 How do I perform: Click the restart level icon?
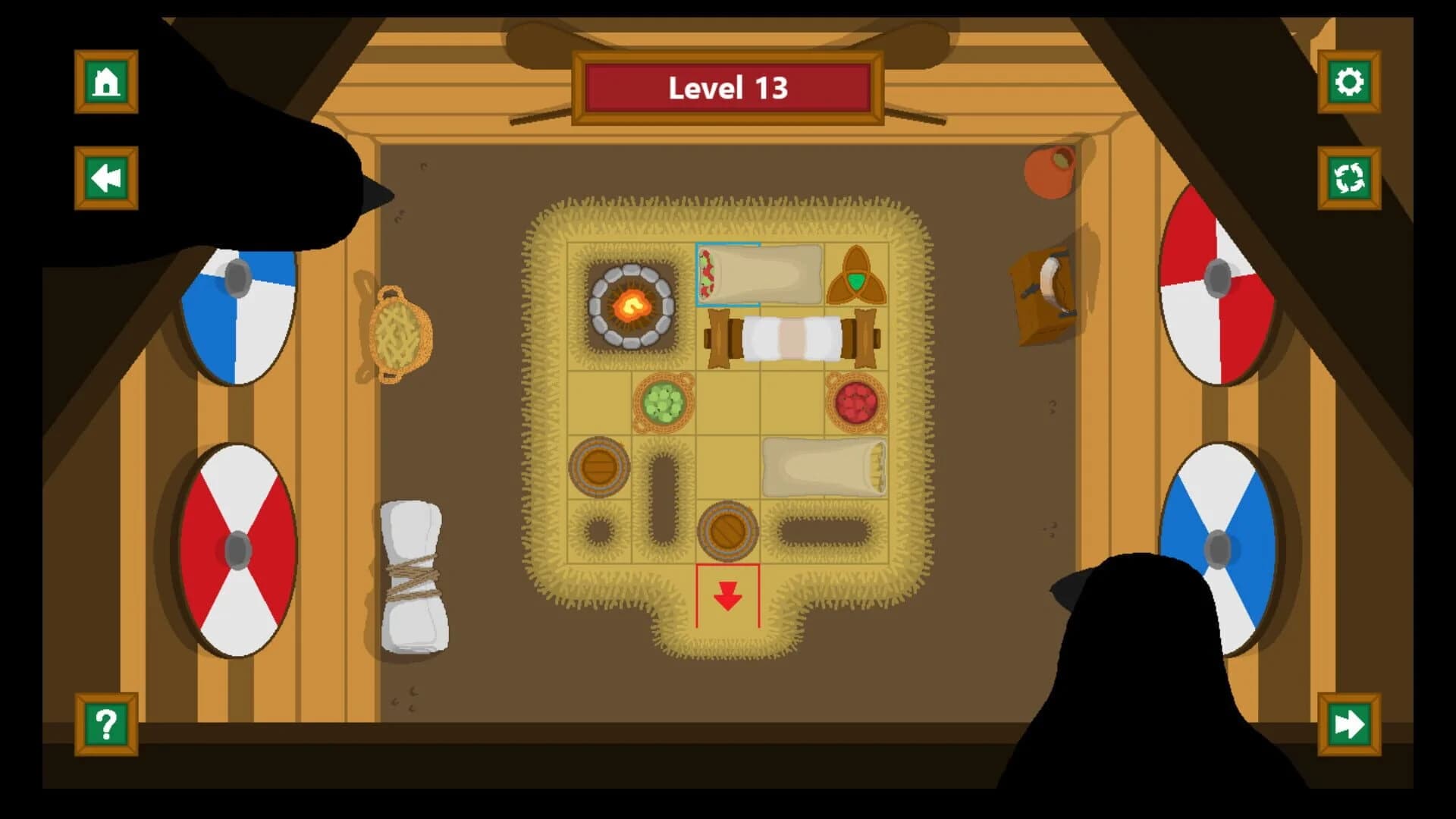(1349, 177)
